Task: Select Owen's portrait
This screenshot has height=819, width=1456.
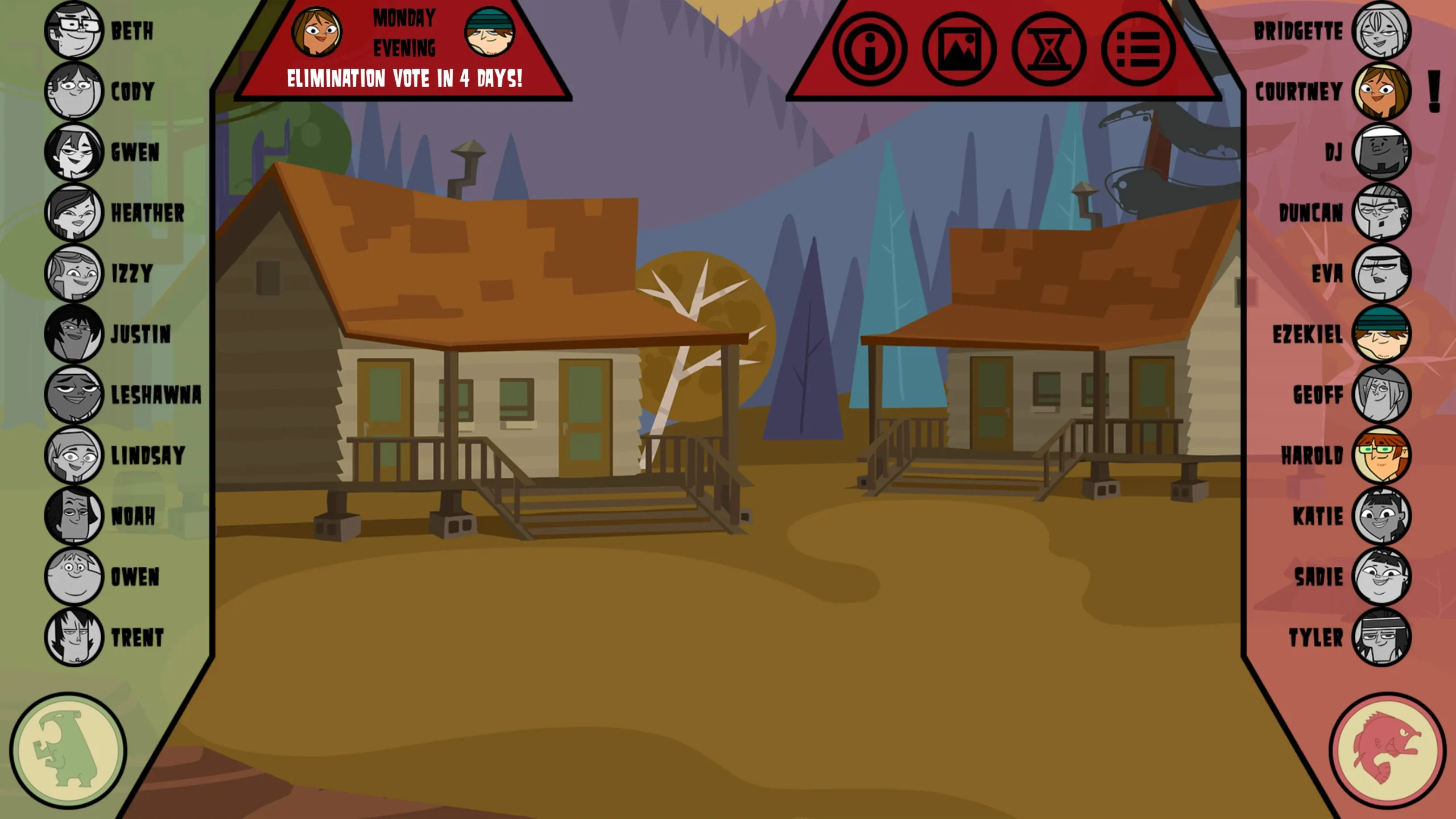Action: tap(74, 577)
